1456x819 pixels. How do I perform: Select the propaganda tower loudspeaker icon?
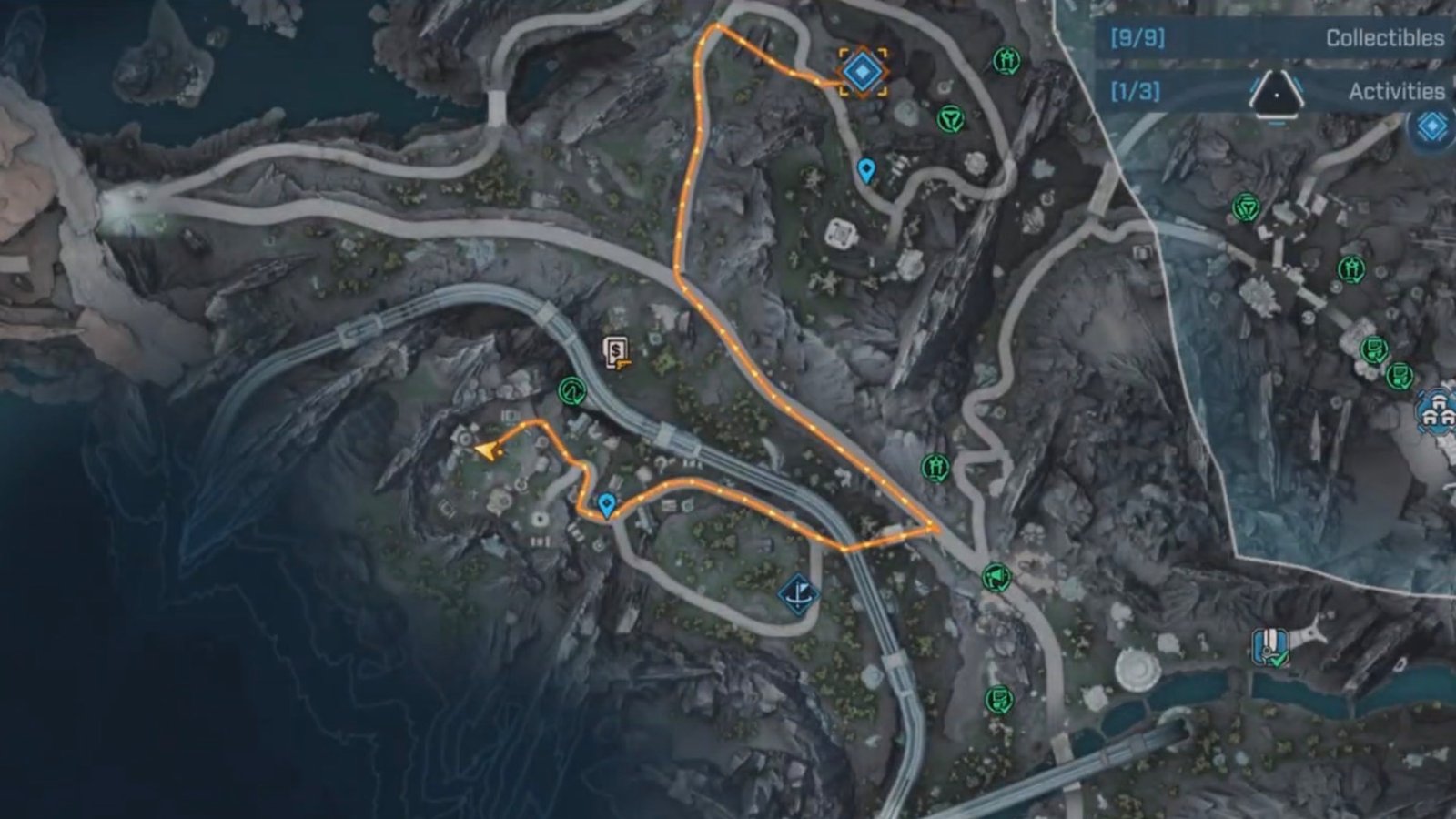click(996, 577)
